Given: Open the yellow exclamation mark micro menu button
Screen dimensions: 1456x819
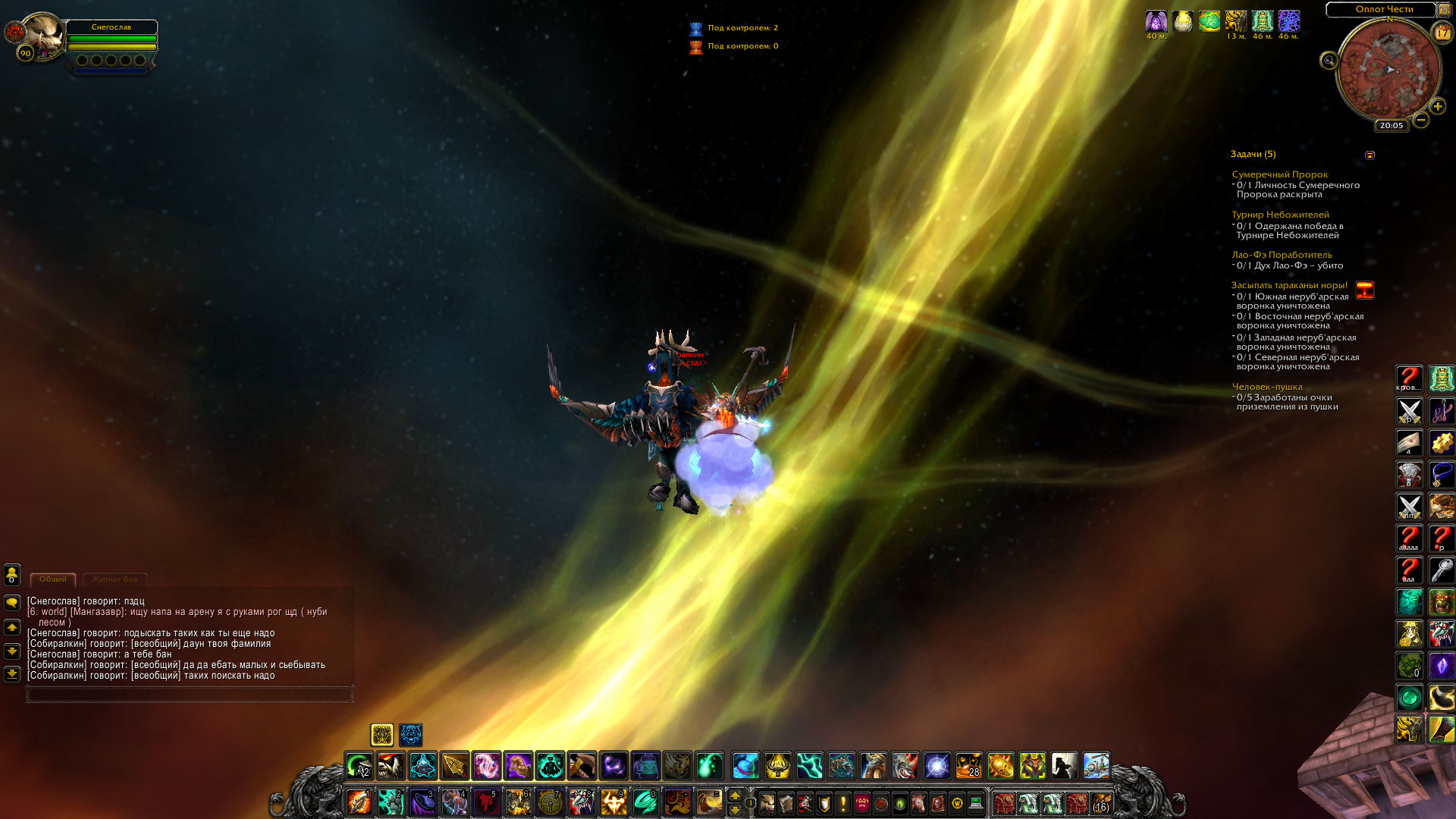Looking at the screenshot, I should tap(843, 802).
